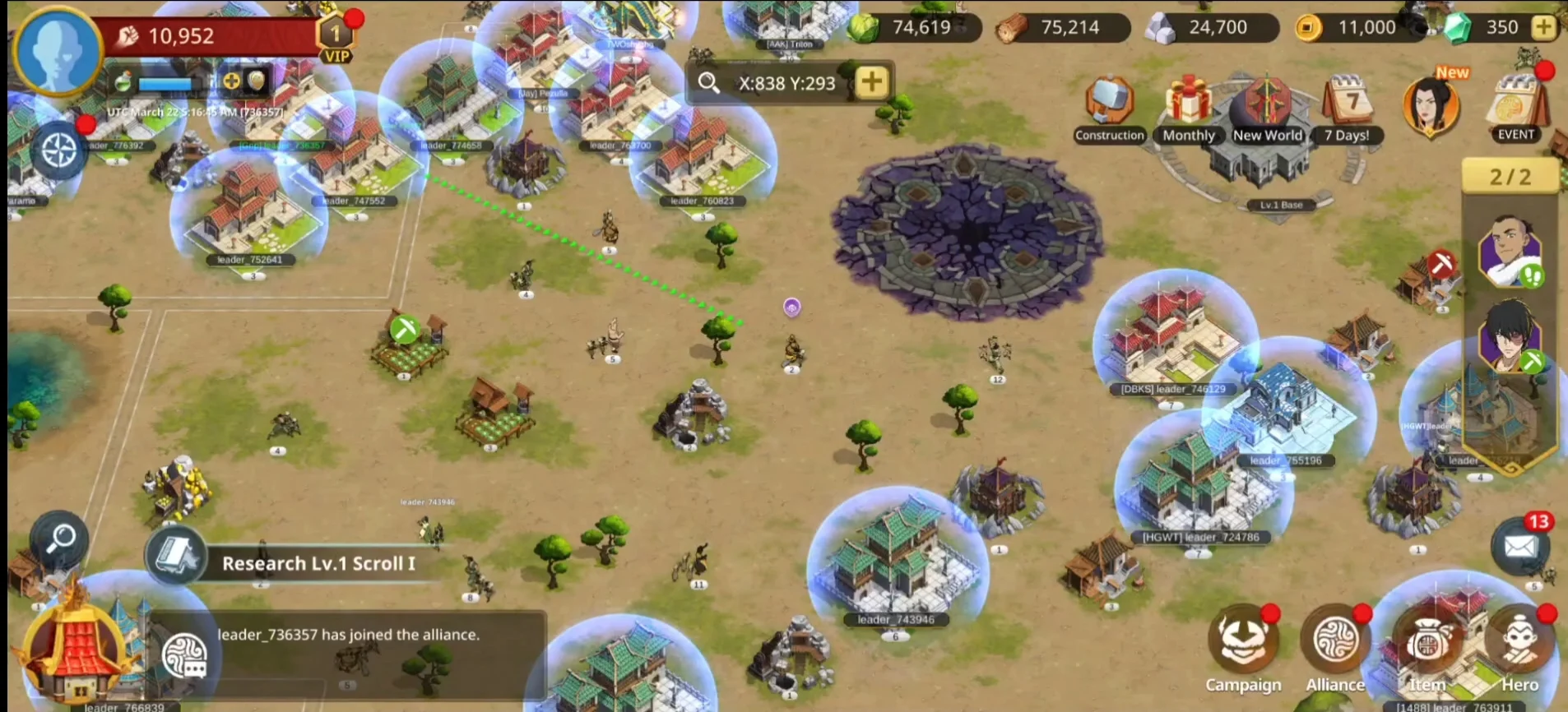Open the VIP level badge

tap(336, 39)
